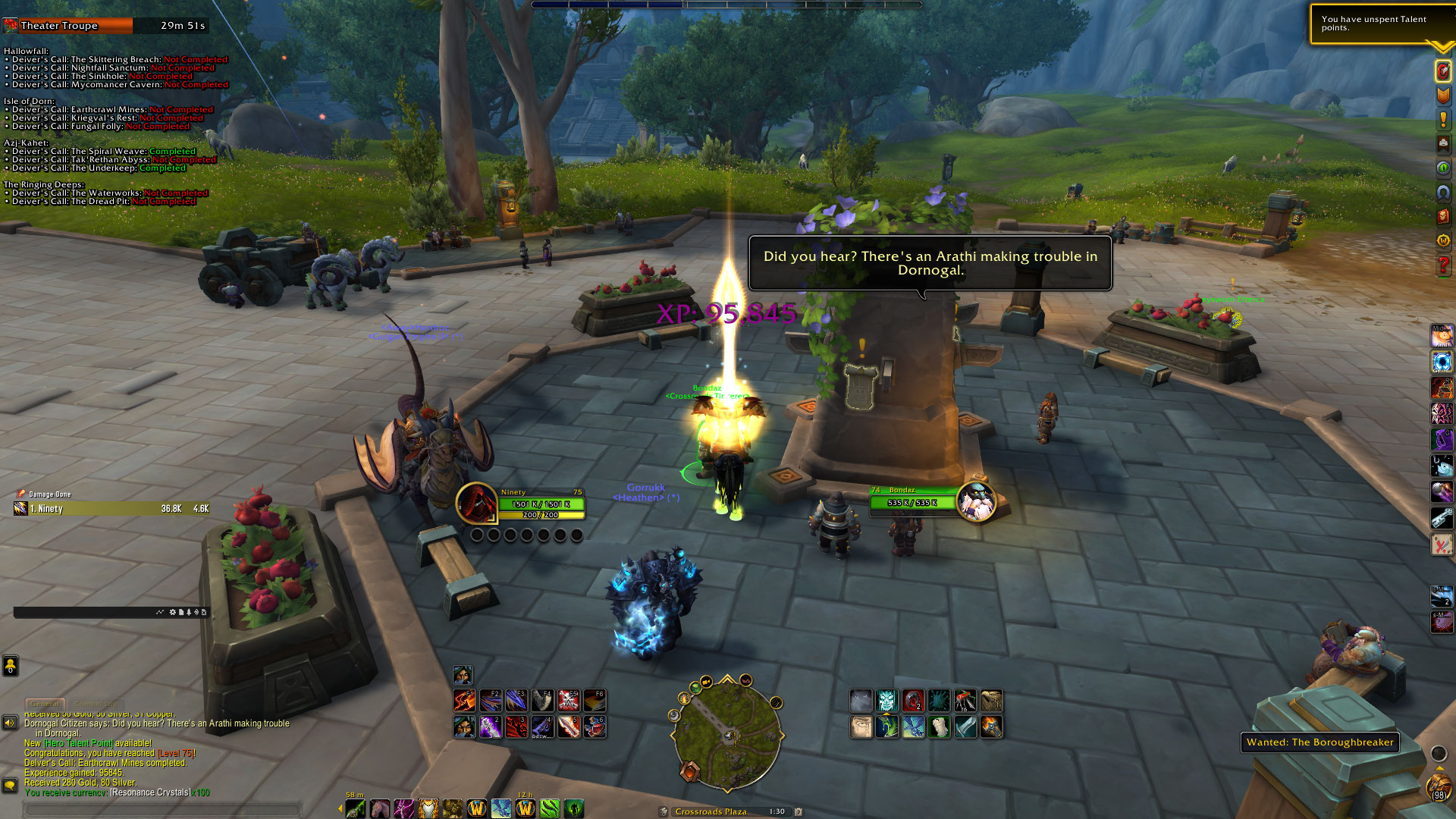
Task: Toggle the minimap tracking camera icon
Action: [x=706, y=681]
